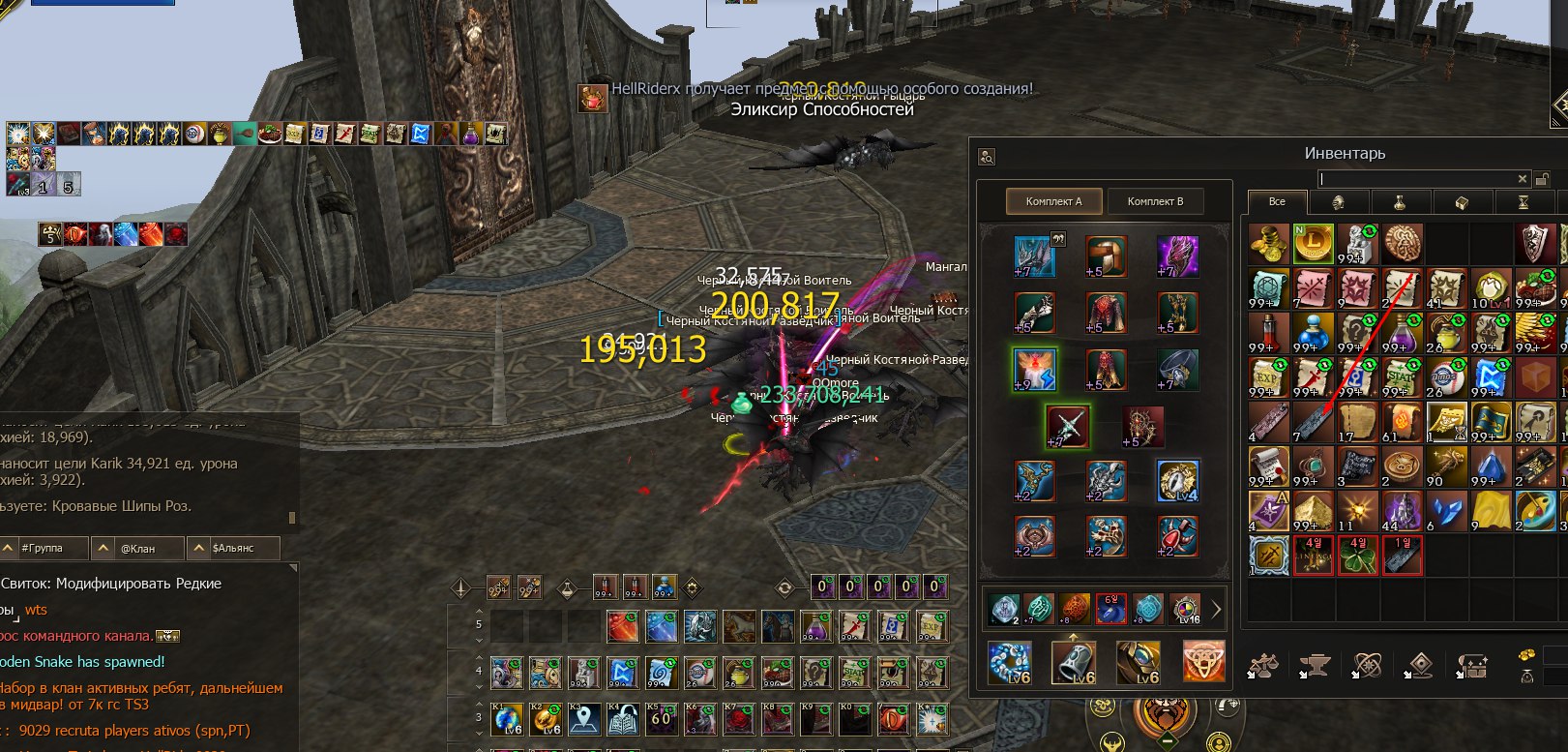1568x752 pixels.
Task: Switch chat to the @Клан channel
Action: tap(137, 548)
